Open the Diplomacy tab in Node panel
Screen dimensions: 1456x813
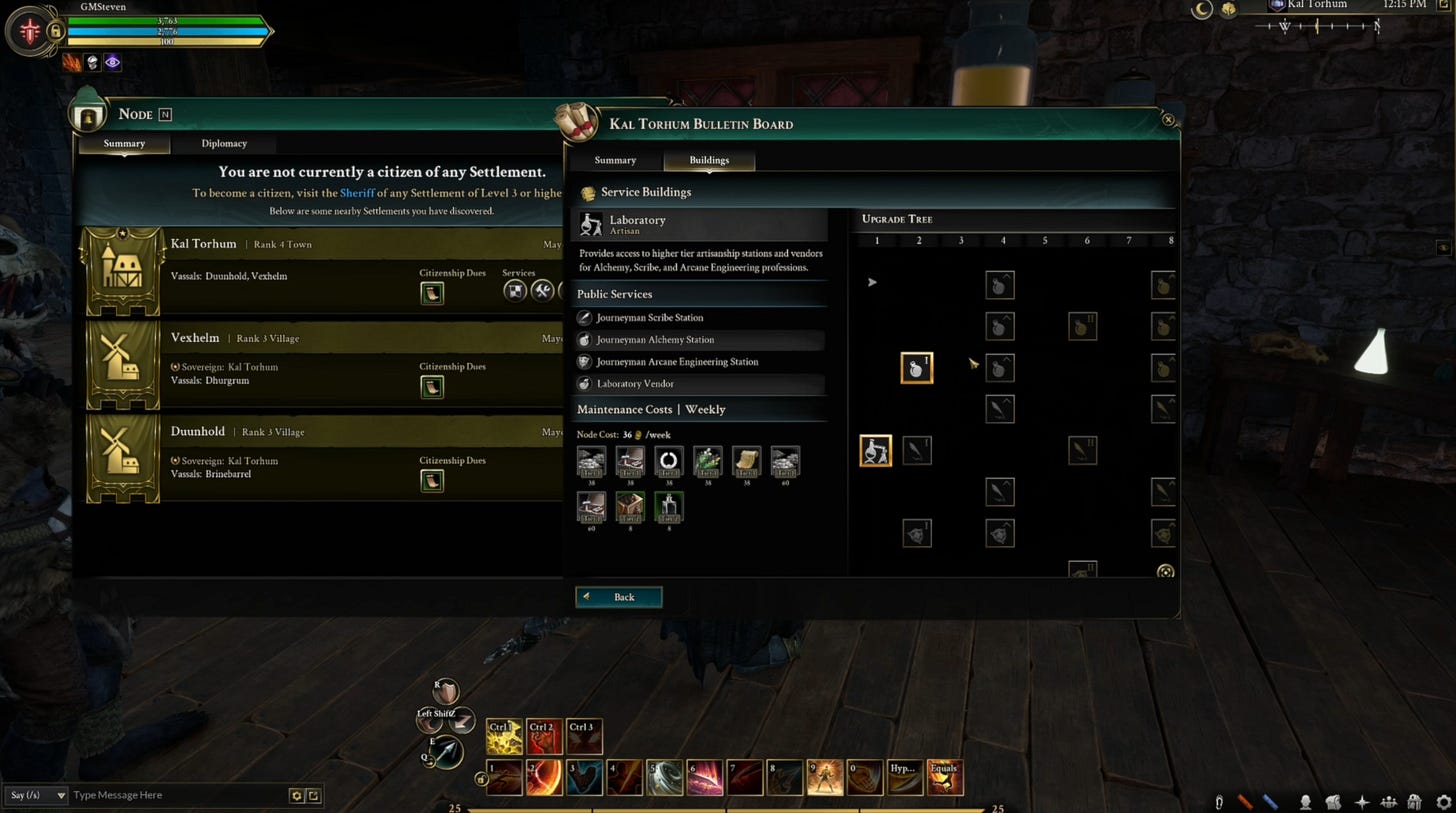click(x=224, y=143)
